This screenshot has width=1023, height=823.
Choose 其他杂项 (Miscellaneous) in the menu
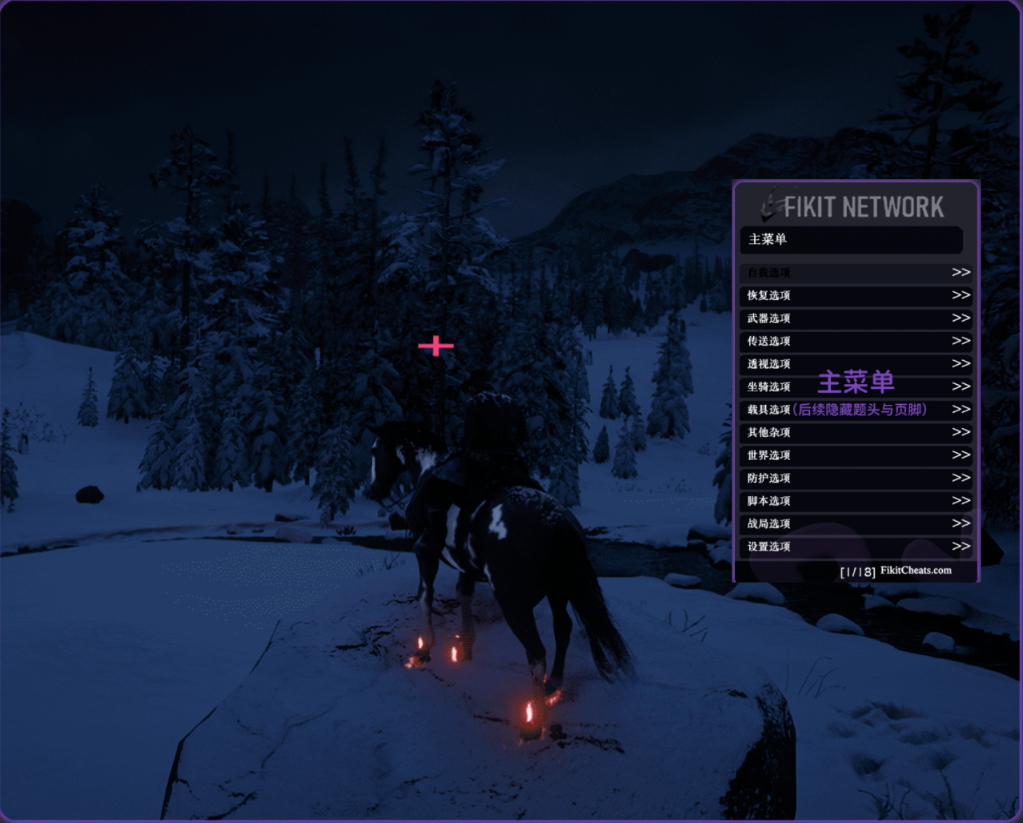(x=856, y=432)
